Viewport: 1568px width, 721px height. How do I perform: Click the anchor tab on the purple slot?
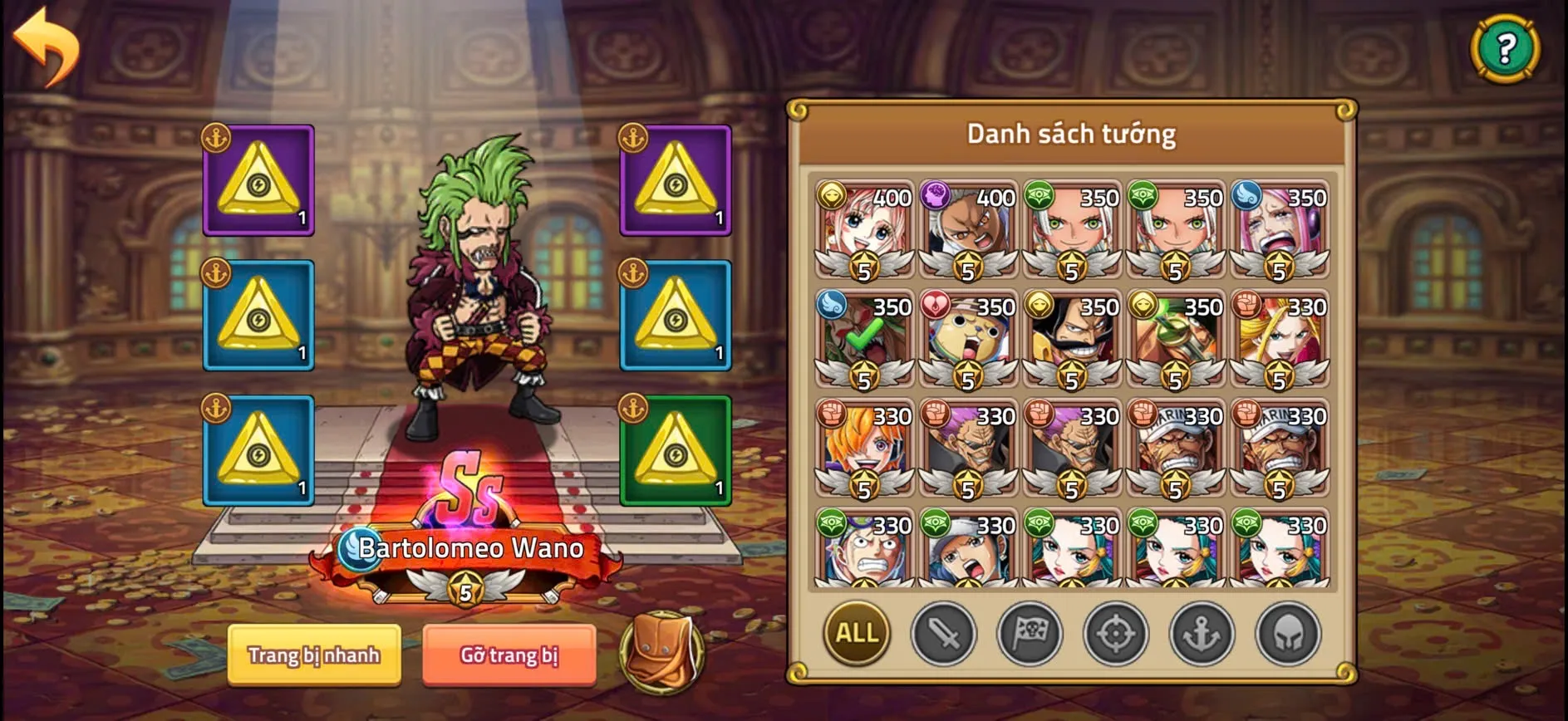[214, 139]
